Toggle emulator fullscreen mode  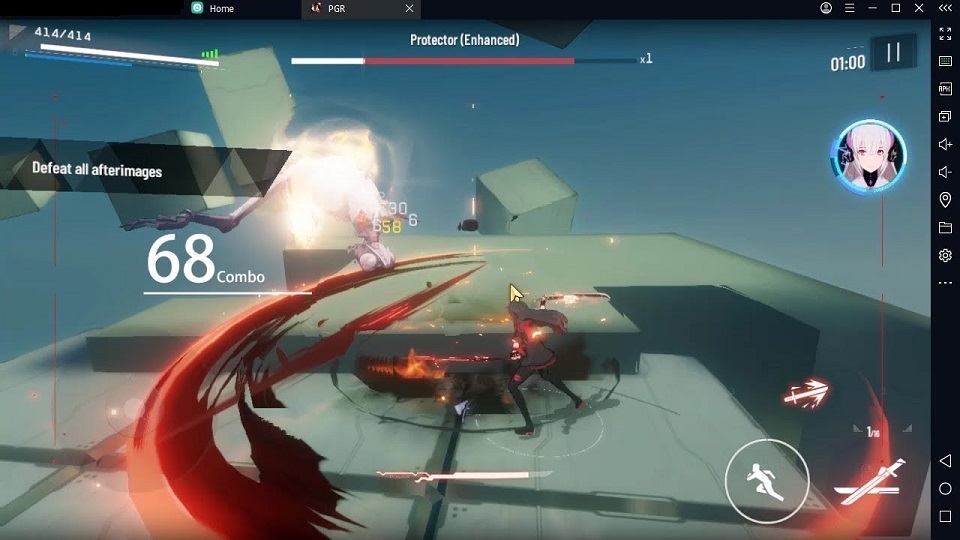945,33
